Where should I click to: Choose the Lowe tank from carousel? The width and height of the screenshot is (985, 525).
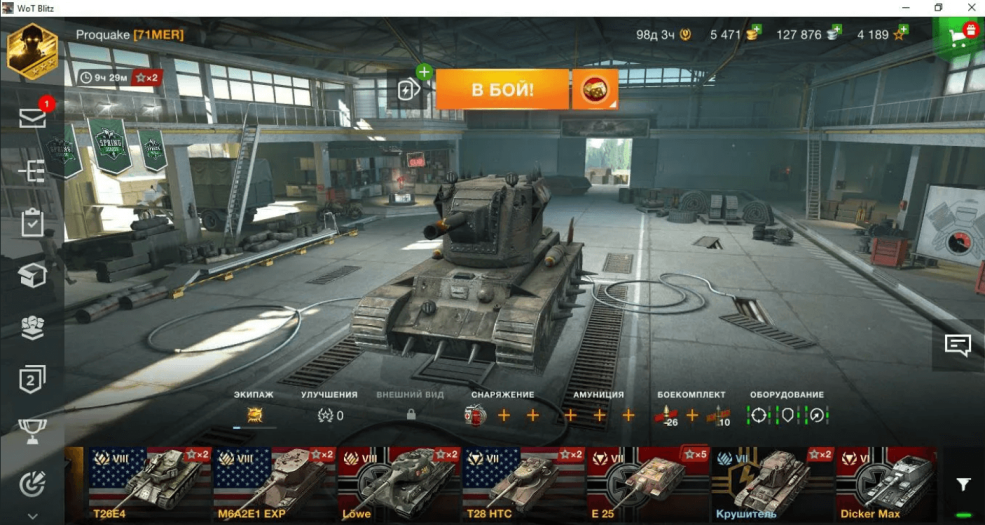tap(398, 484)
